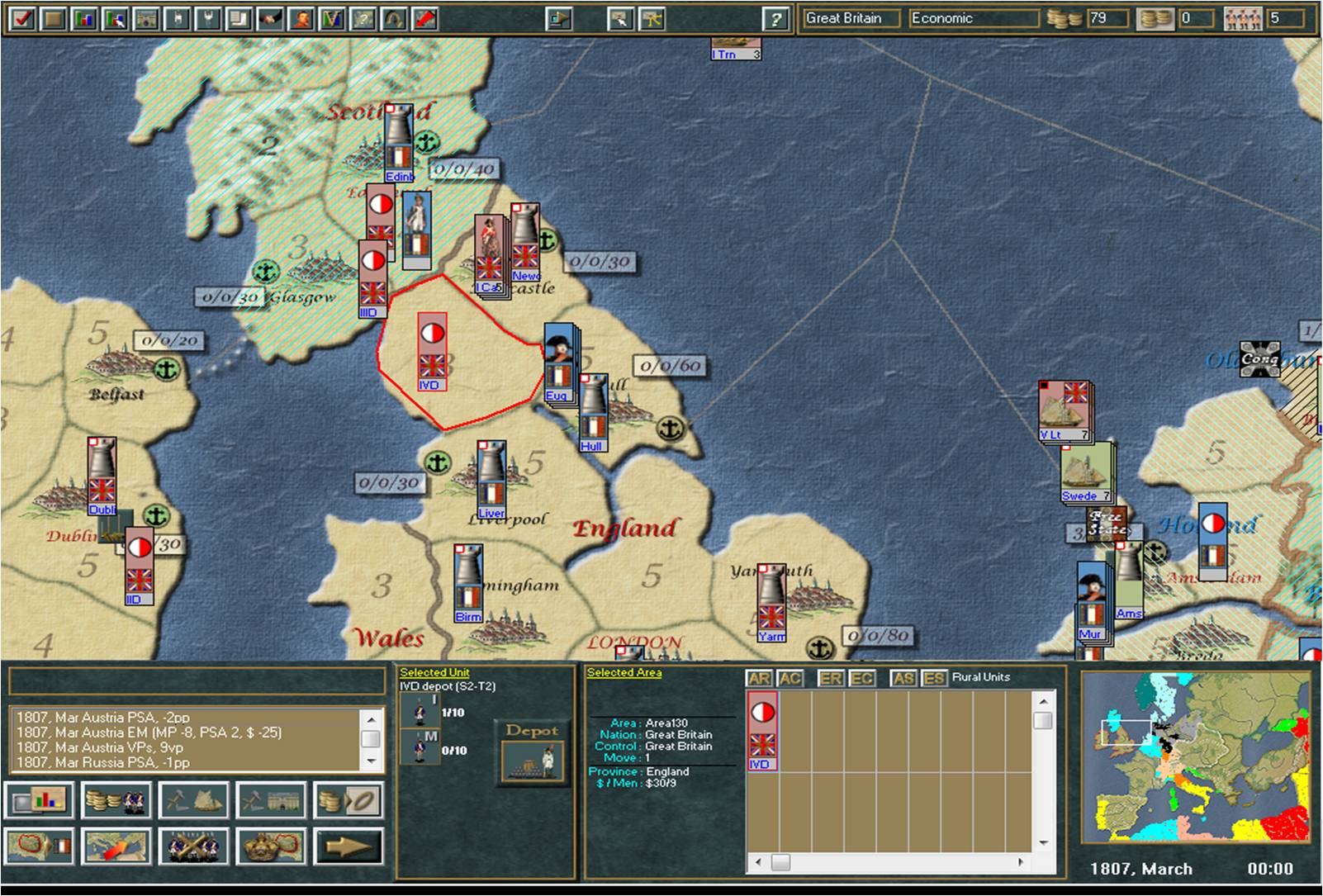Open the crossed soldiers combat button
This screenshot has width=1323, height=896.
(x=193, y=846)
